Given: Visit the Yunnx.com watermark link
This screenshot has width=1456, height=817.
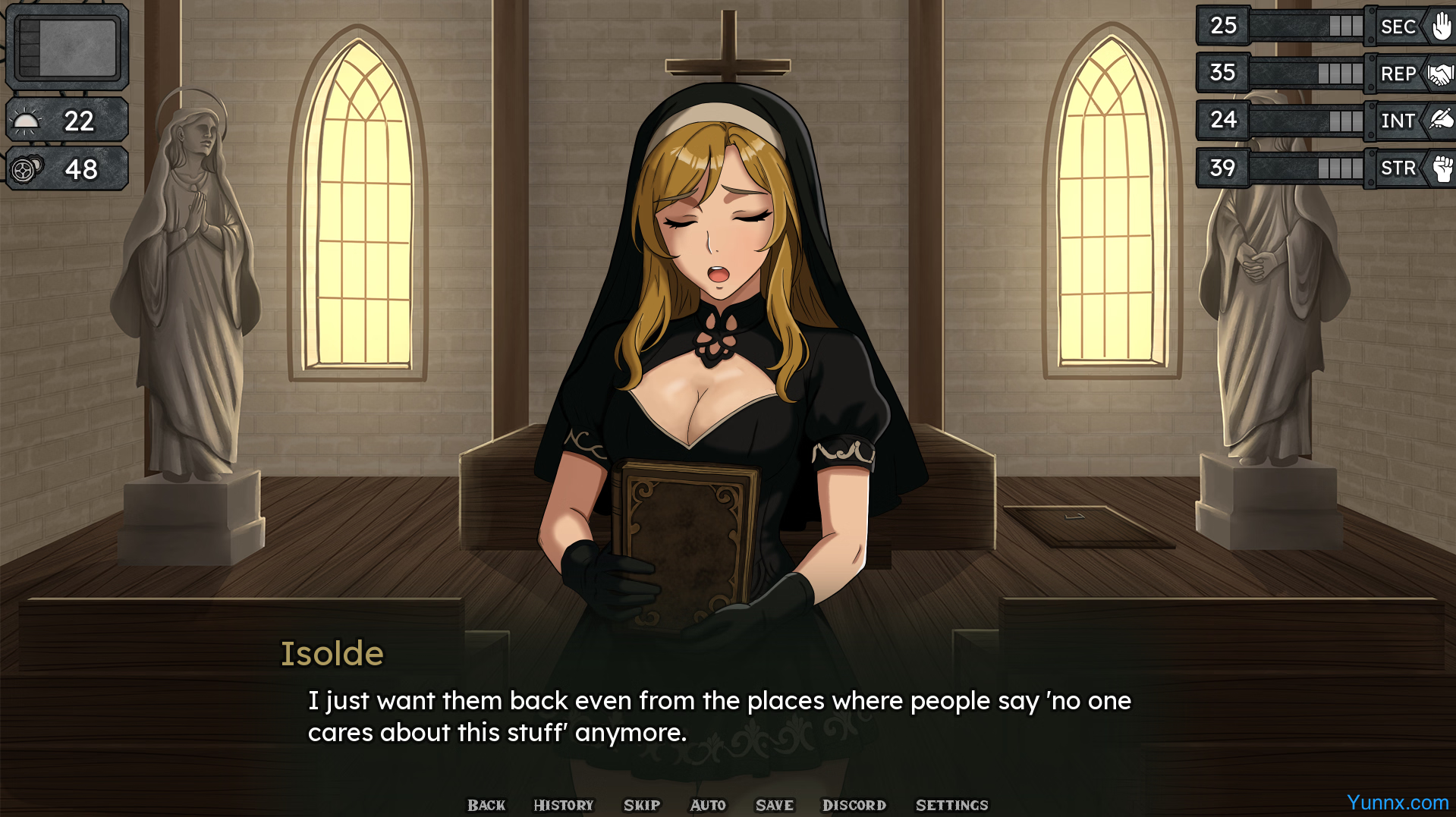Looking at the screenshot, I should [1397, 802].
